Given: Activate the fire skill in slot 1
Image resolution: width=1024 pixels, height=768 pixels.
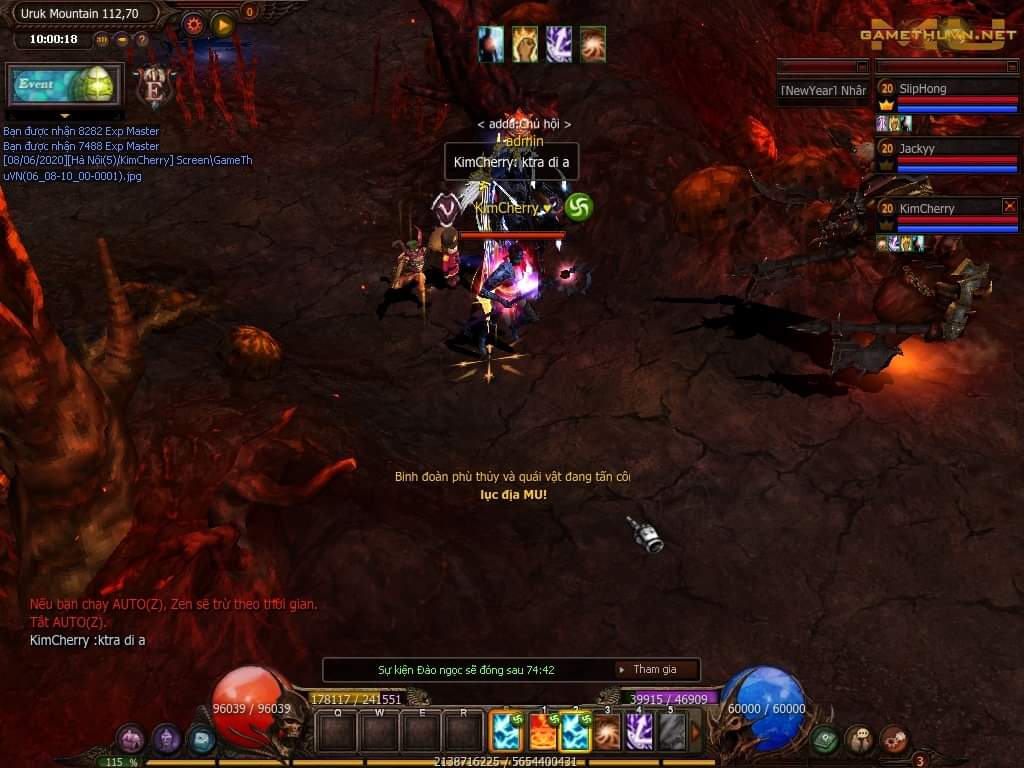Looking at the screenshot, I should tap(543, 732).
